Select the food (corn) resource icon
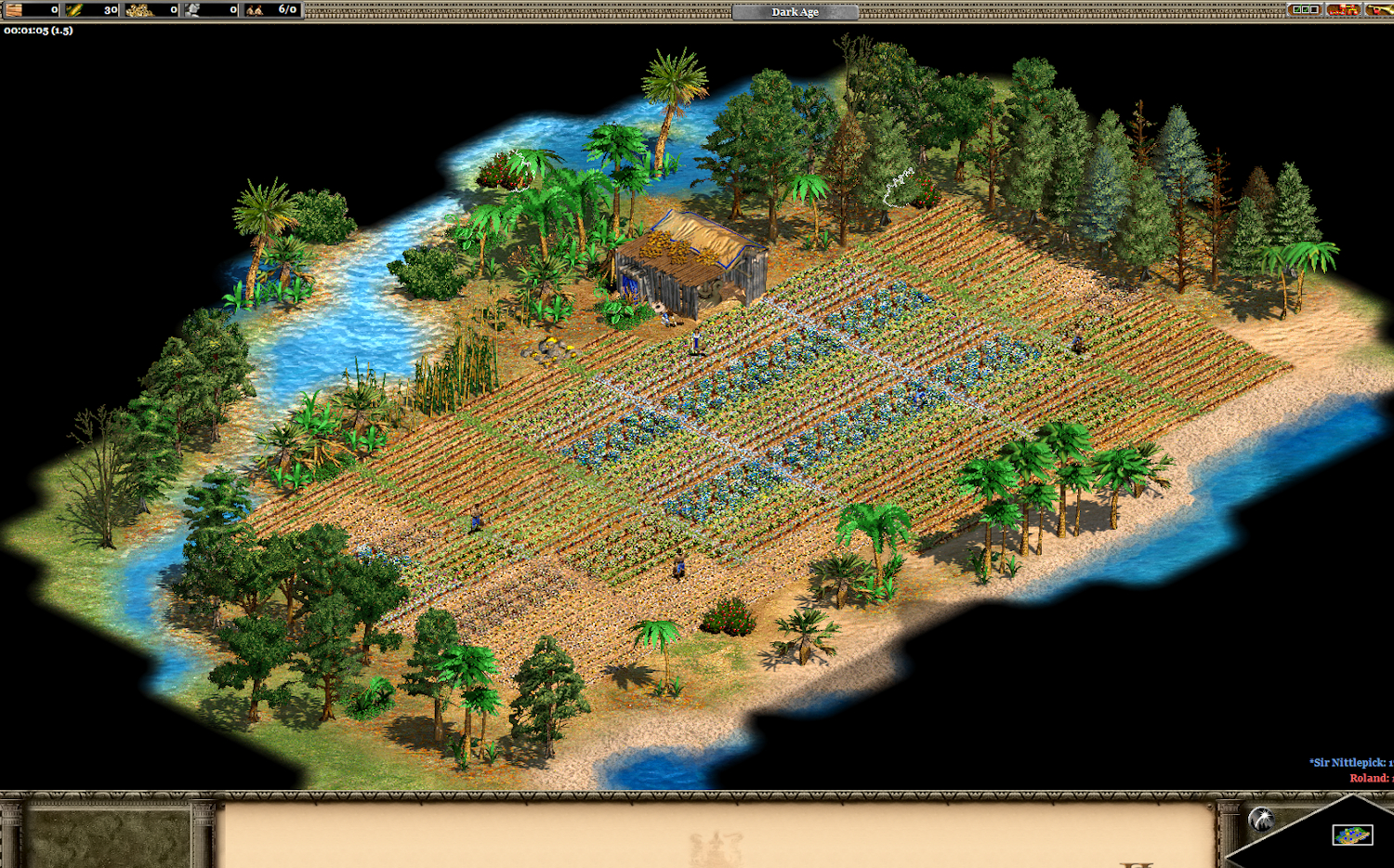Viewport: 1394px width, 868px height. point(74,10)
